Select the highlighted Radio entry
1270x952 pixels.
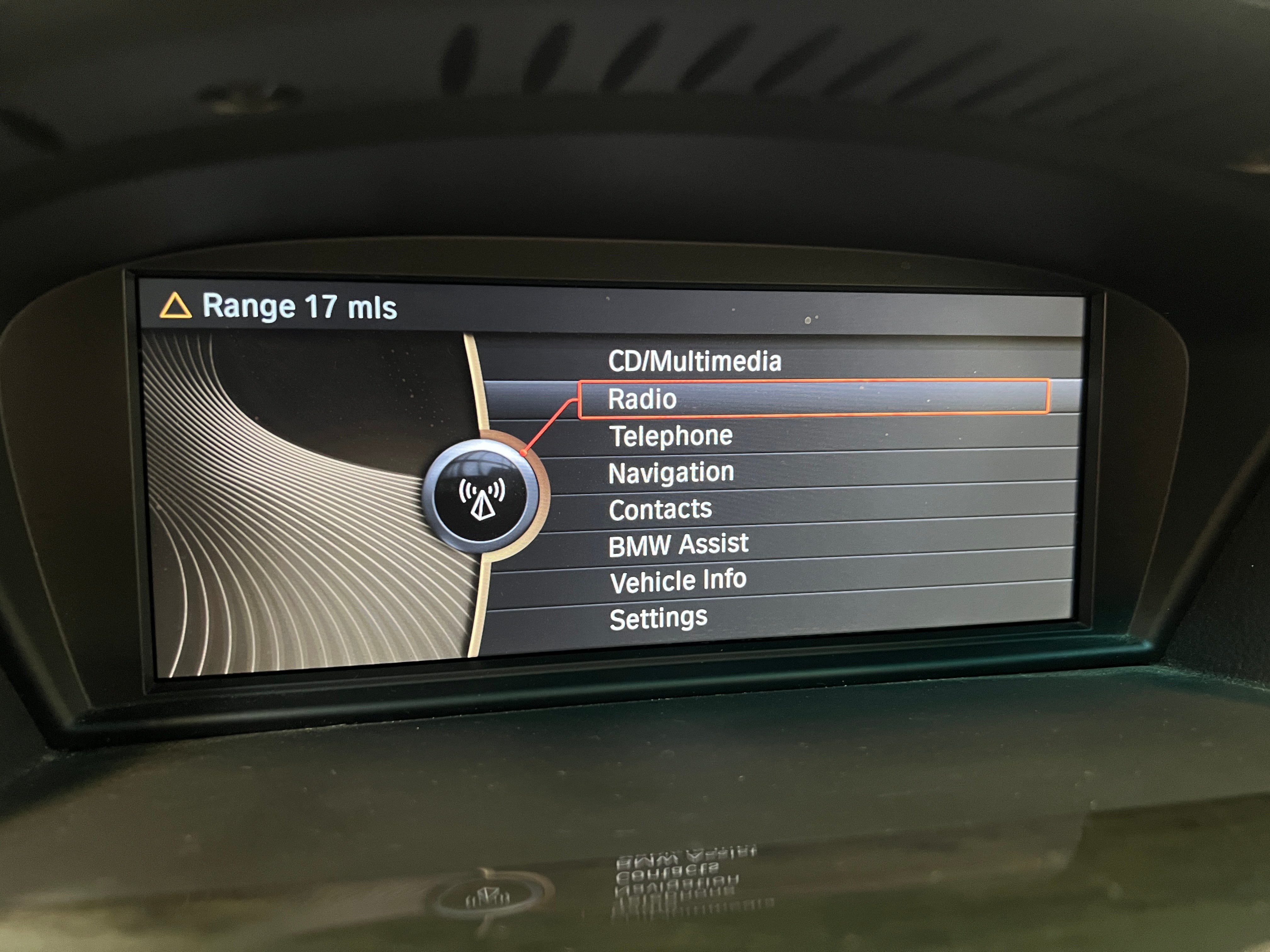click(x=642, y=399)
